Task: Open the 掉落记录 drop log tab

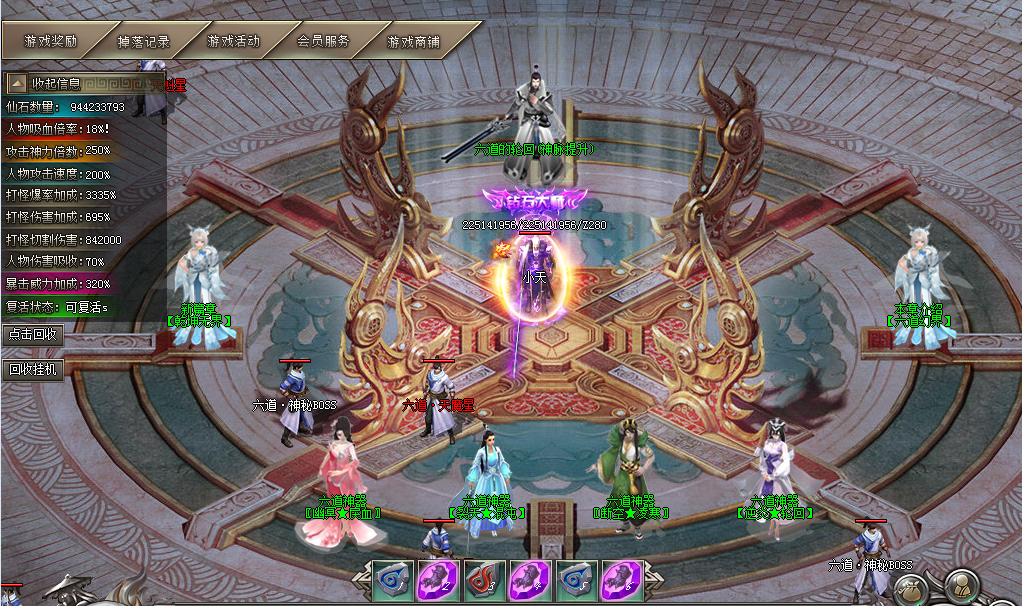Action: click(x=143, y=42)
